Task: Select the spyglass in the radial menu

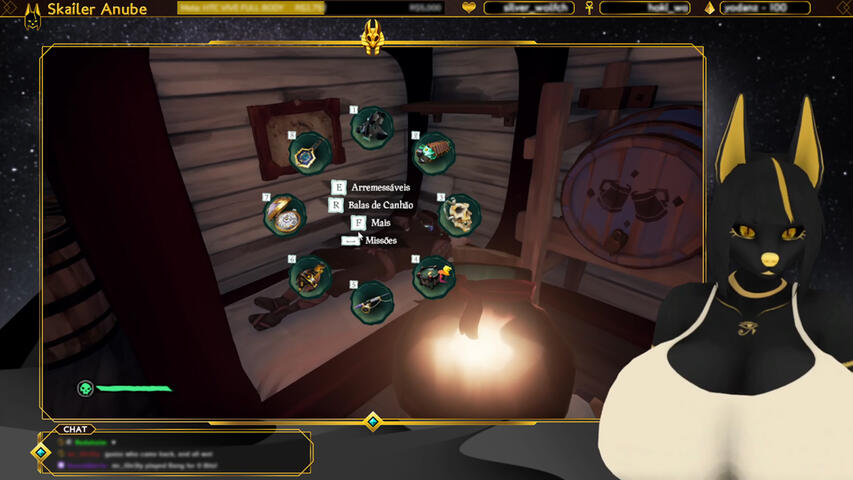Action: coord(371,300)
